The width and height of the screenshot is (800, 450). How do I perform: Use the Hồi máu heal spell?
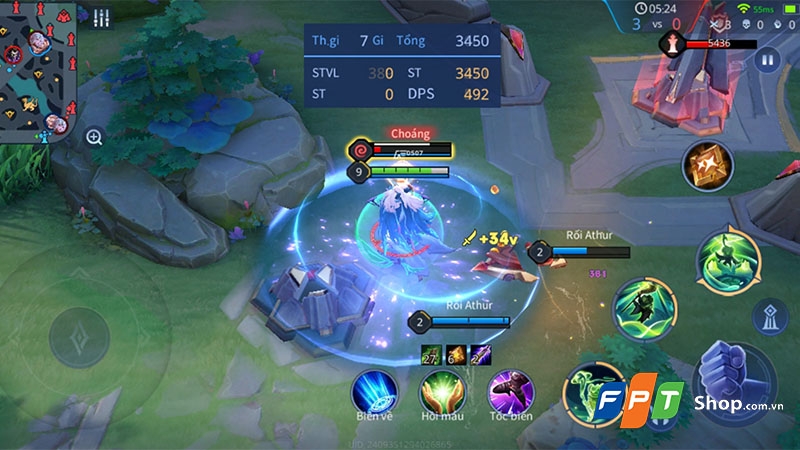(x=442, y=391)
